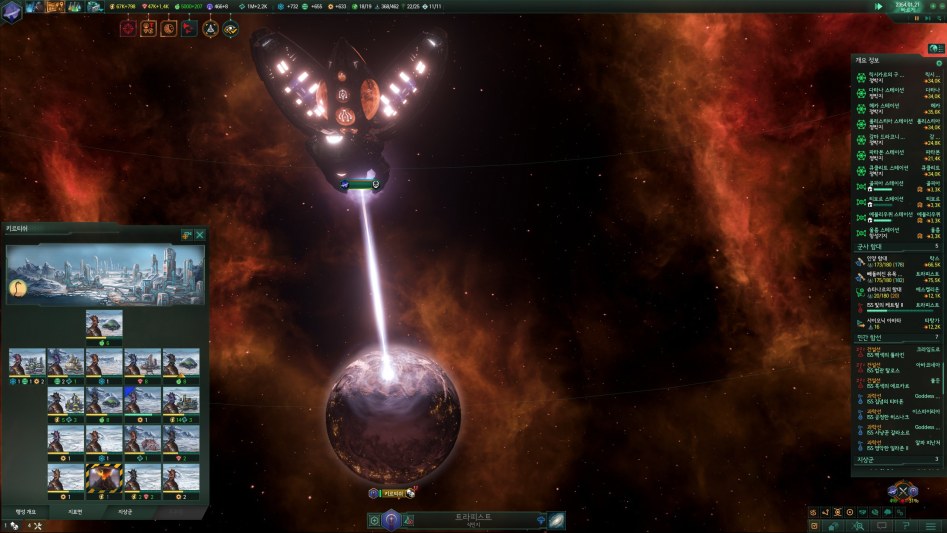Open the help question mark button

(x=907, y=525)
